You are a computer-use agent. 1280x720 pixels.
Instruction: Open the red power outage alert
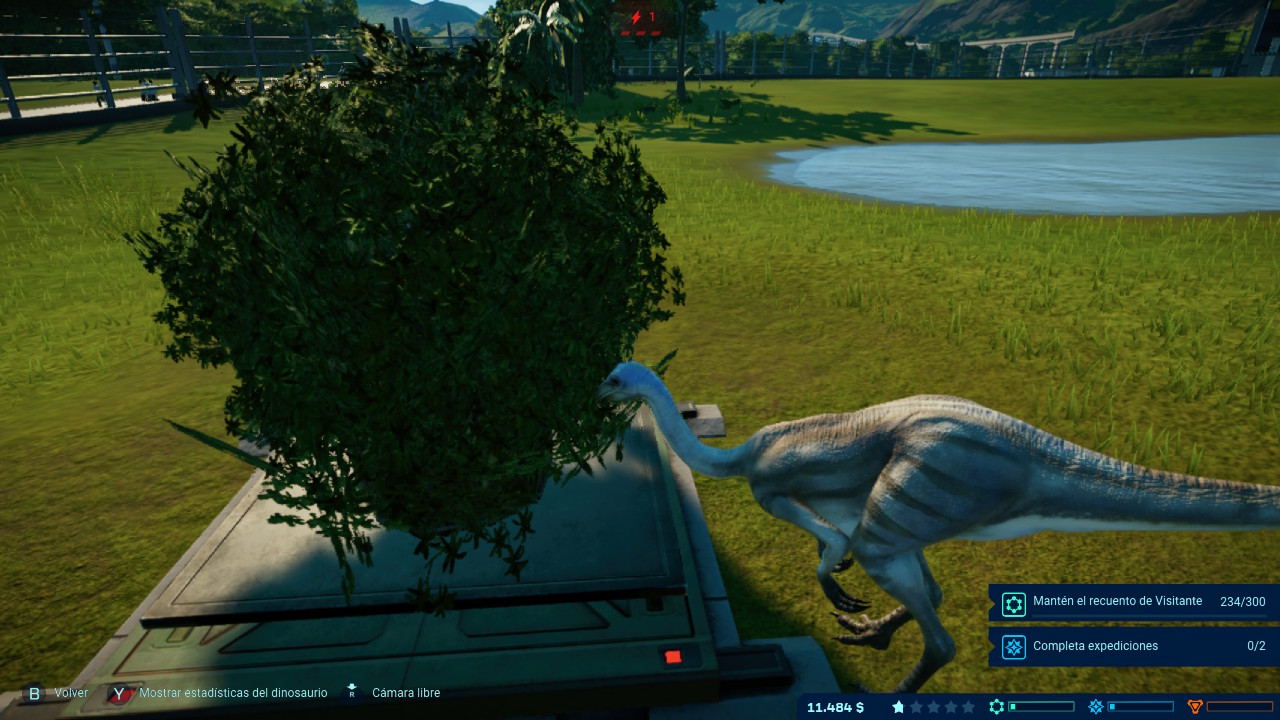click(x=641, y=18)
